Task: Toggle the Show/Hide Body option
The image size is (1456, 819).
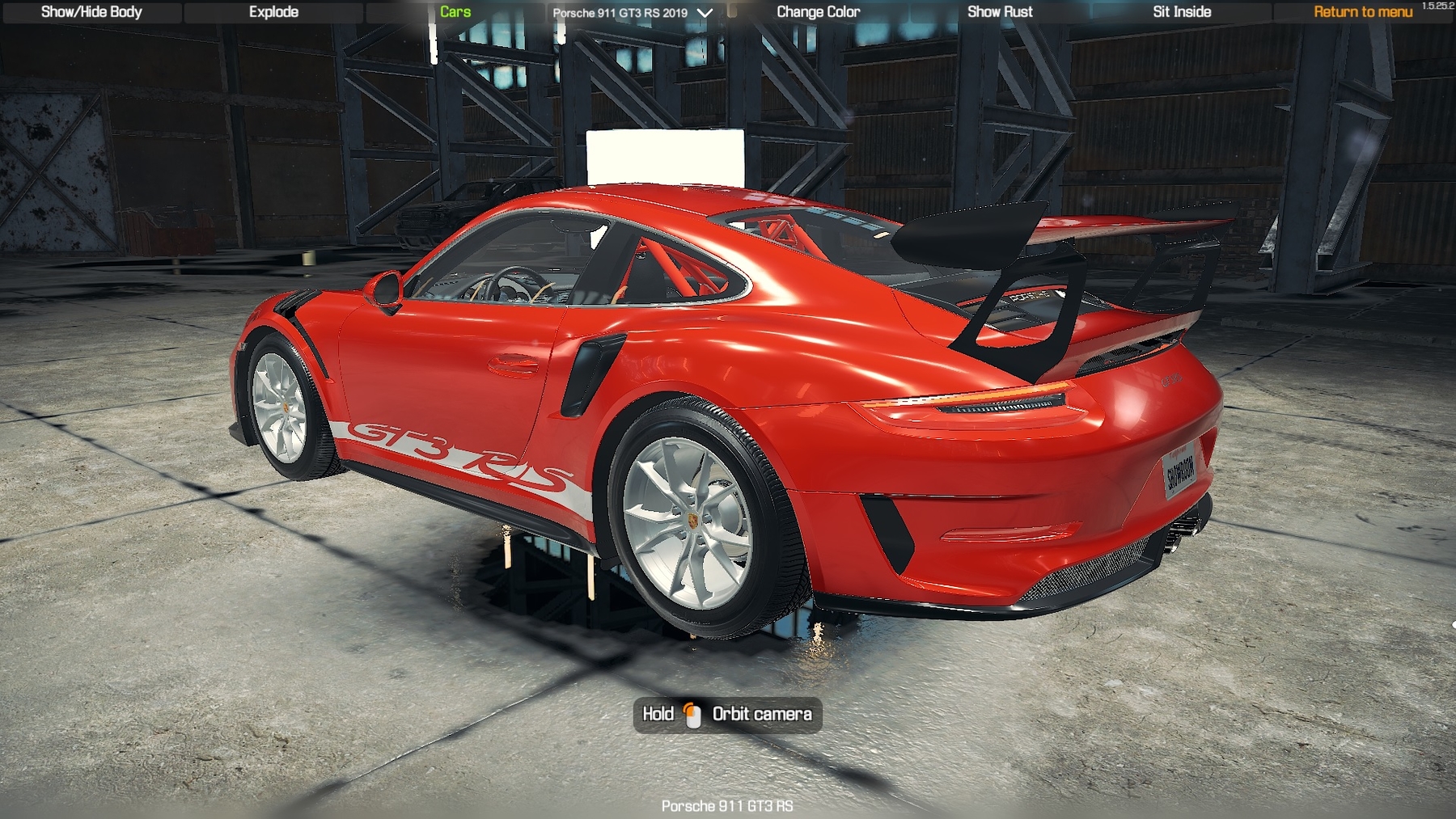Action: point(91,12)
